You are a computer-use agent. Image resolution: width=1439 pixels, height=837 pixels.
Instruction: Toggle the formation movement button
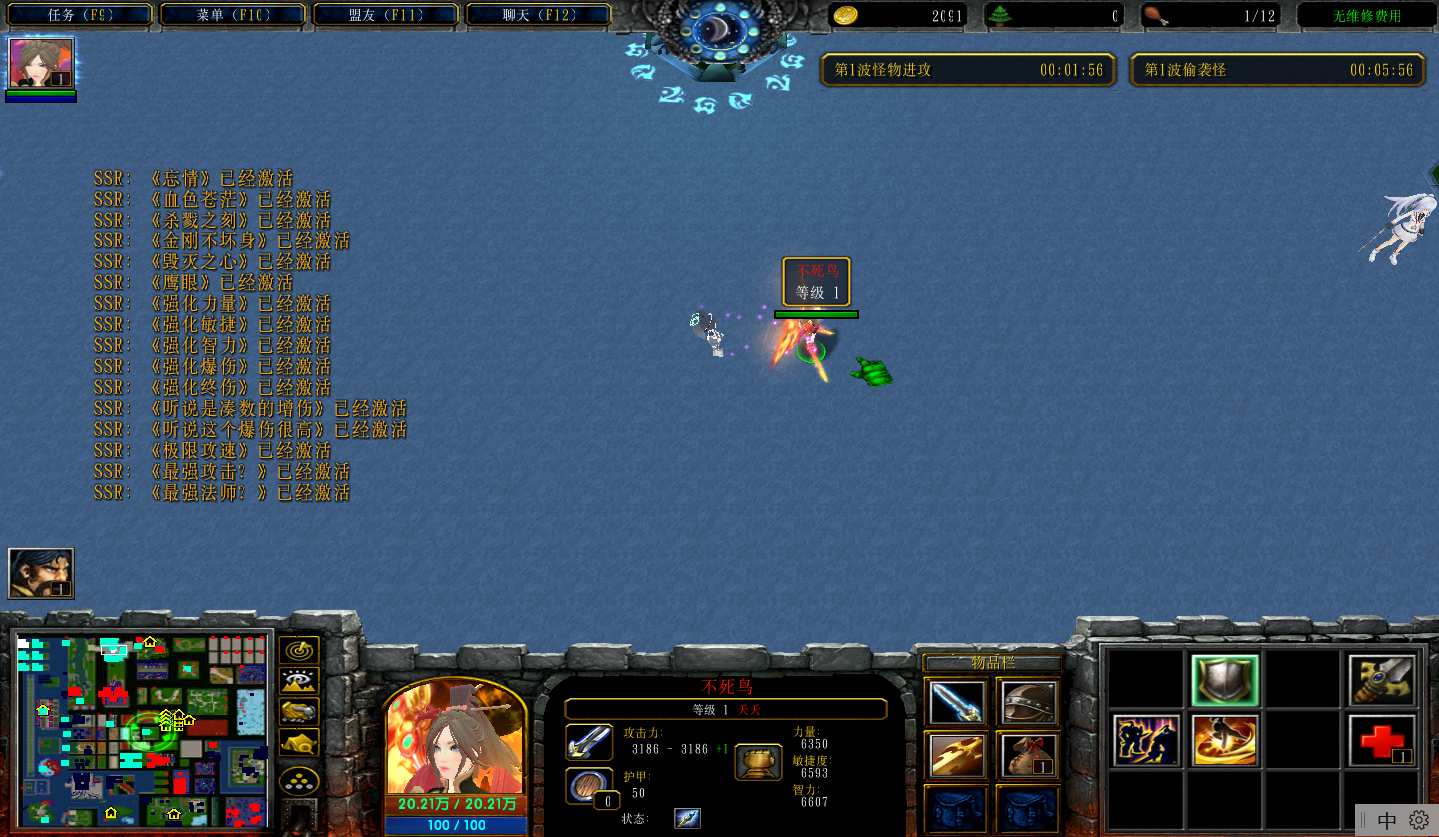click(299, 779)
